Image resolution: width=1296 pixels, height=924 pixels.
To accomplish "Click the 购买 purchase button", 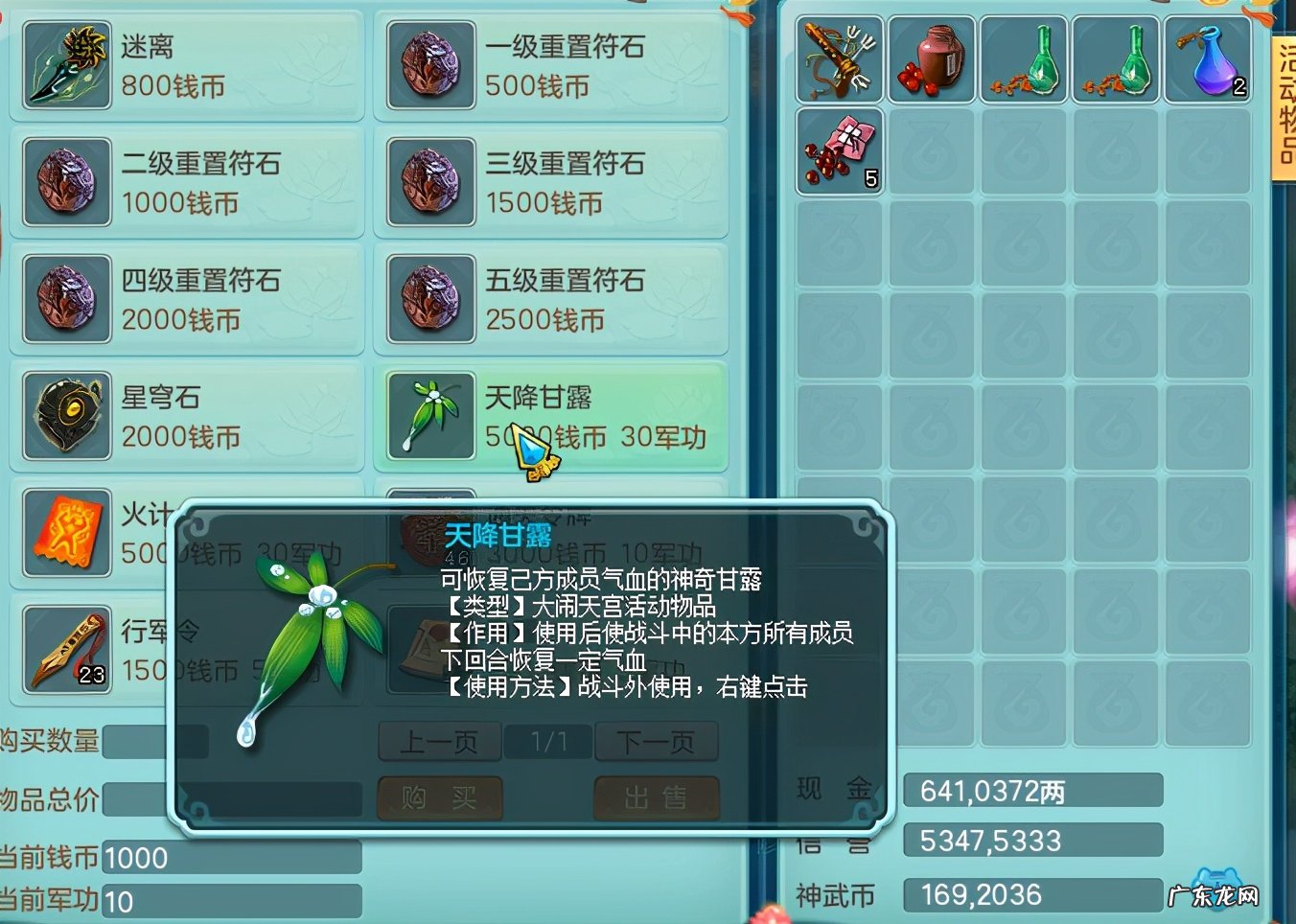I will click(x=439, y=799).
